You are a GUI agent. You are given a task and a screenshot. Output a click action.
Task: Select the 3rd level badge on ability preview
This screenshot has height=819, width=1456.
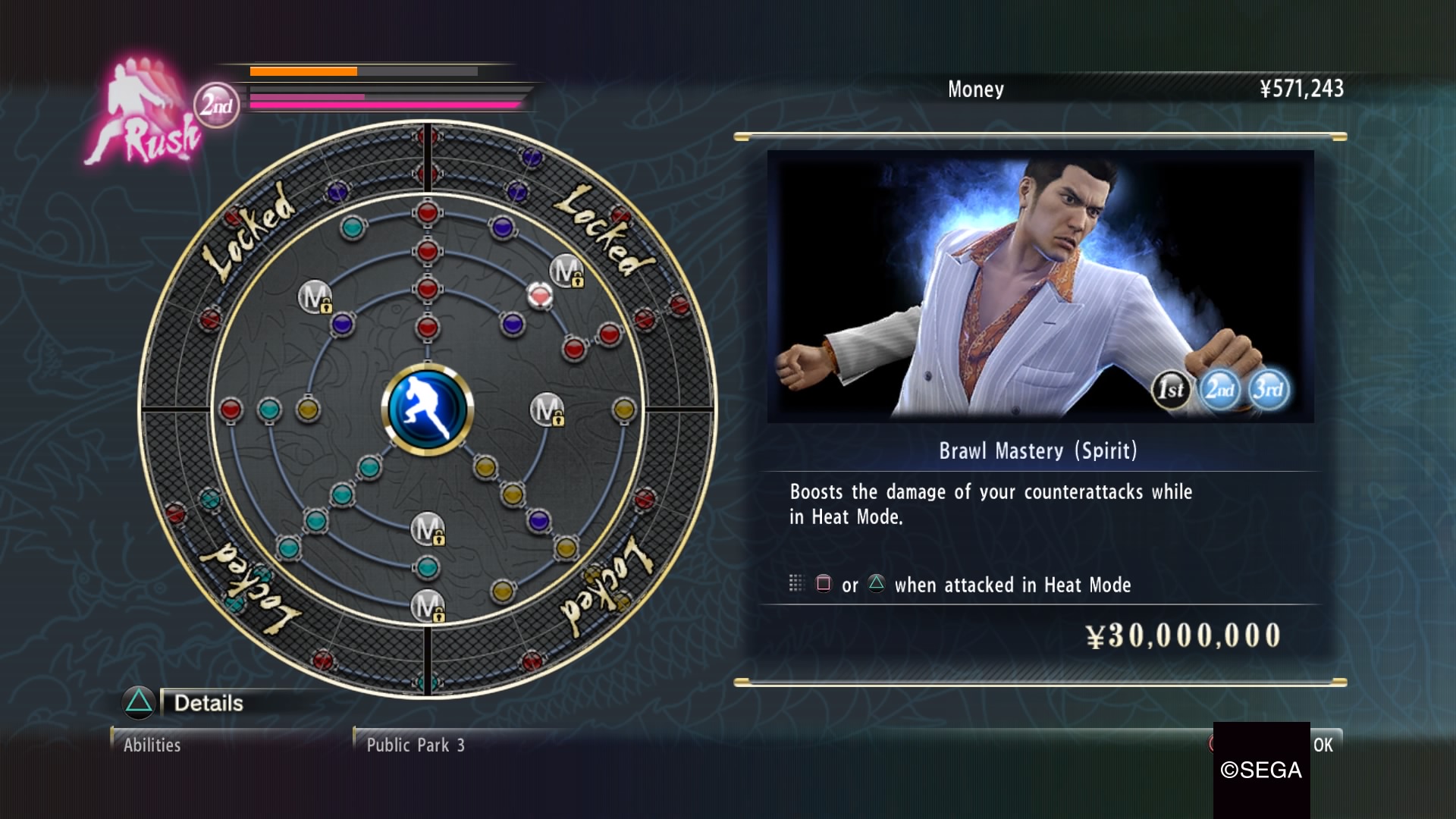coord(1269,390)
